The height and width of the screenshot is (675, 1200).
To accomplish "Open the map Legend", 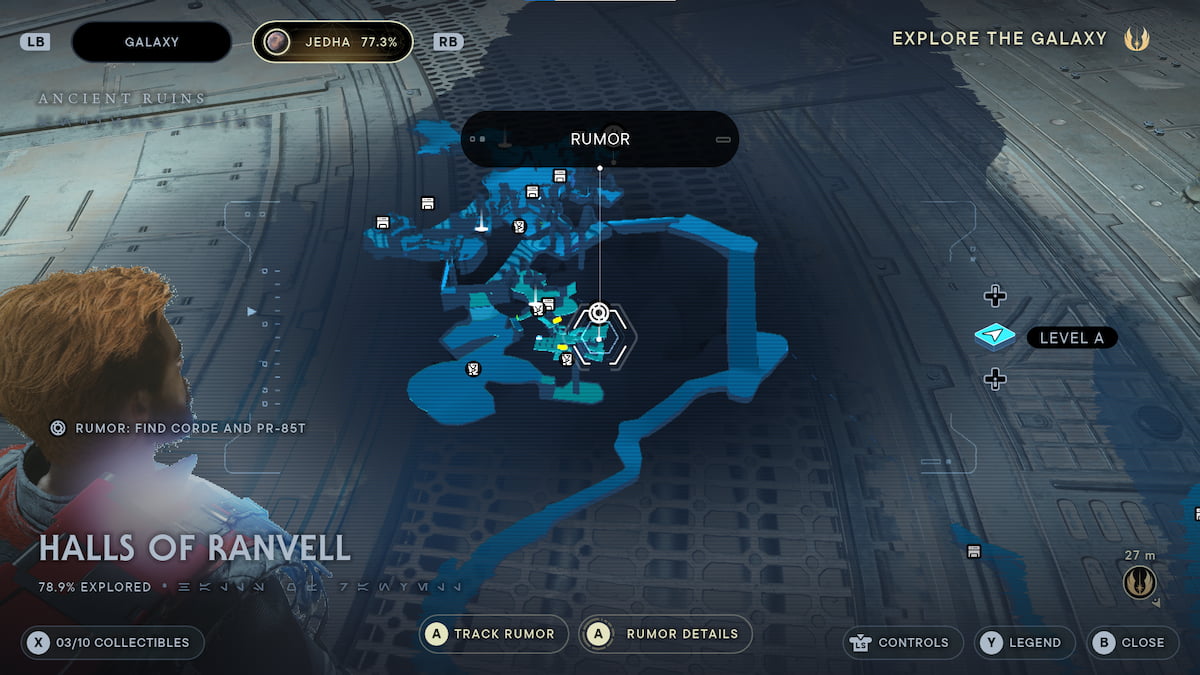I will point(1024,642).
